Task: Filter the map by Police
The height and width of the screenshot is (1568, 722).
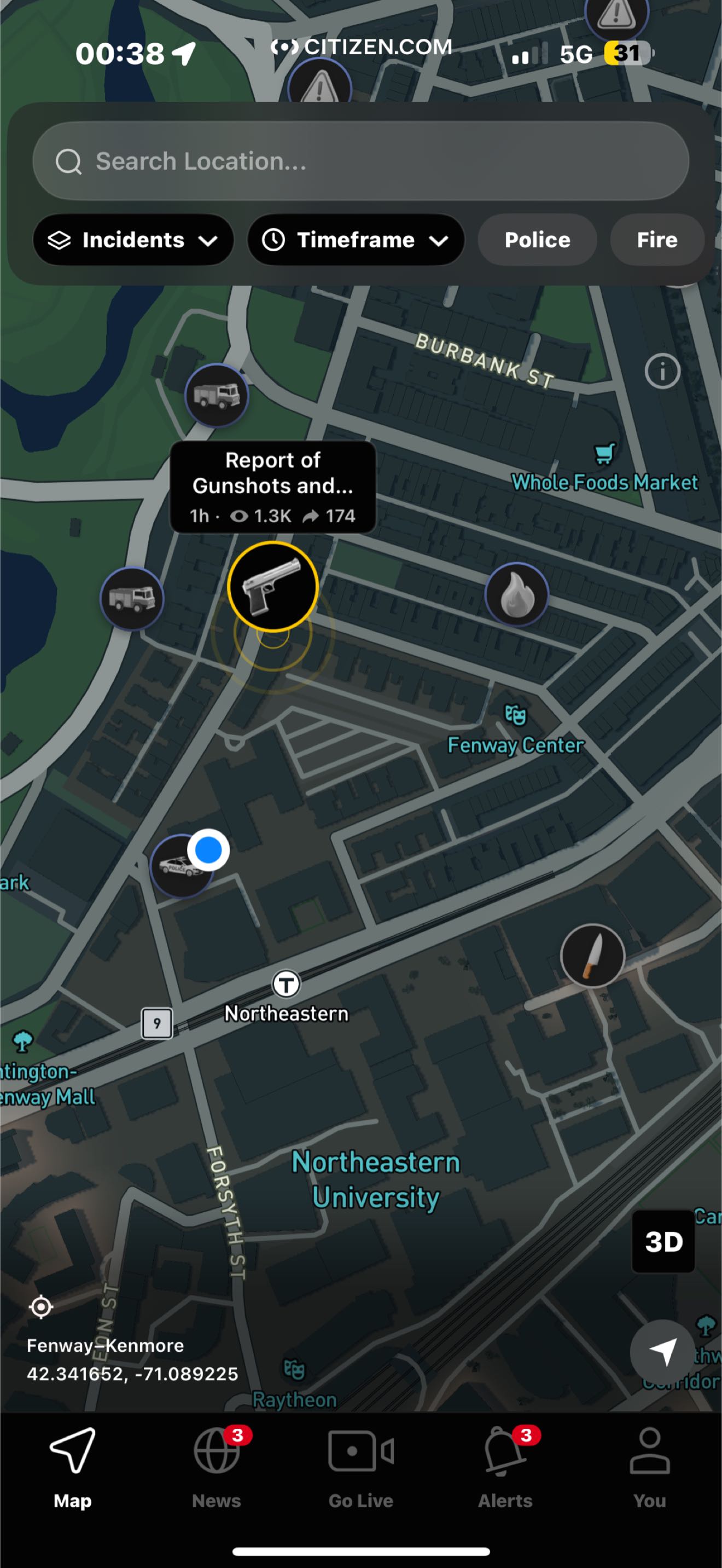Action: [x=537, y=240]
